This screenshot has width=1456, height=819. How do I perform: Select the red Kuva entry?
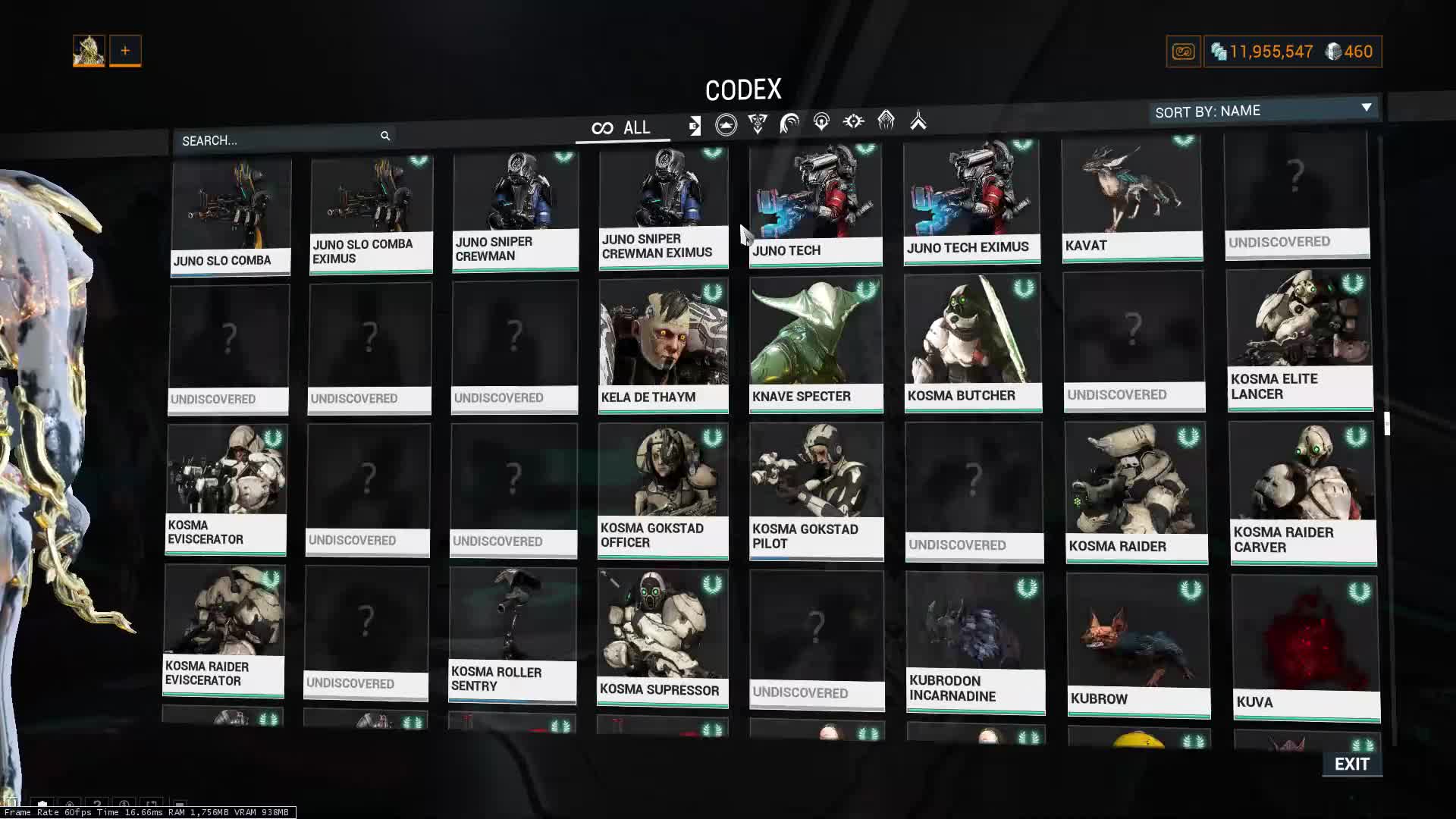[x=1305, y=647]
